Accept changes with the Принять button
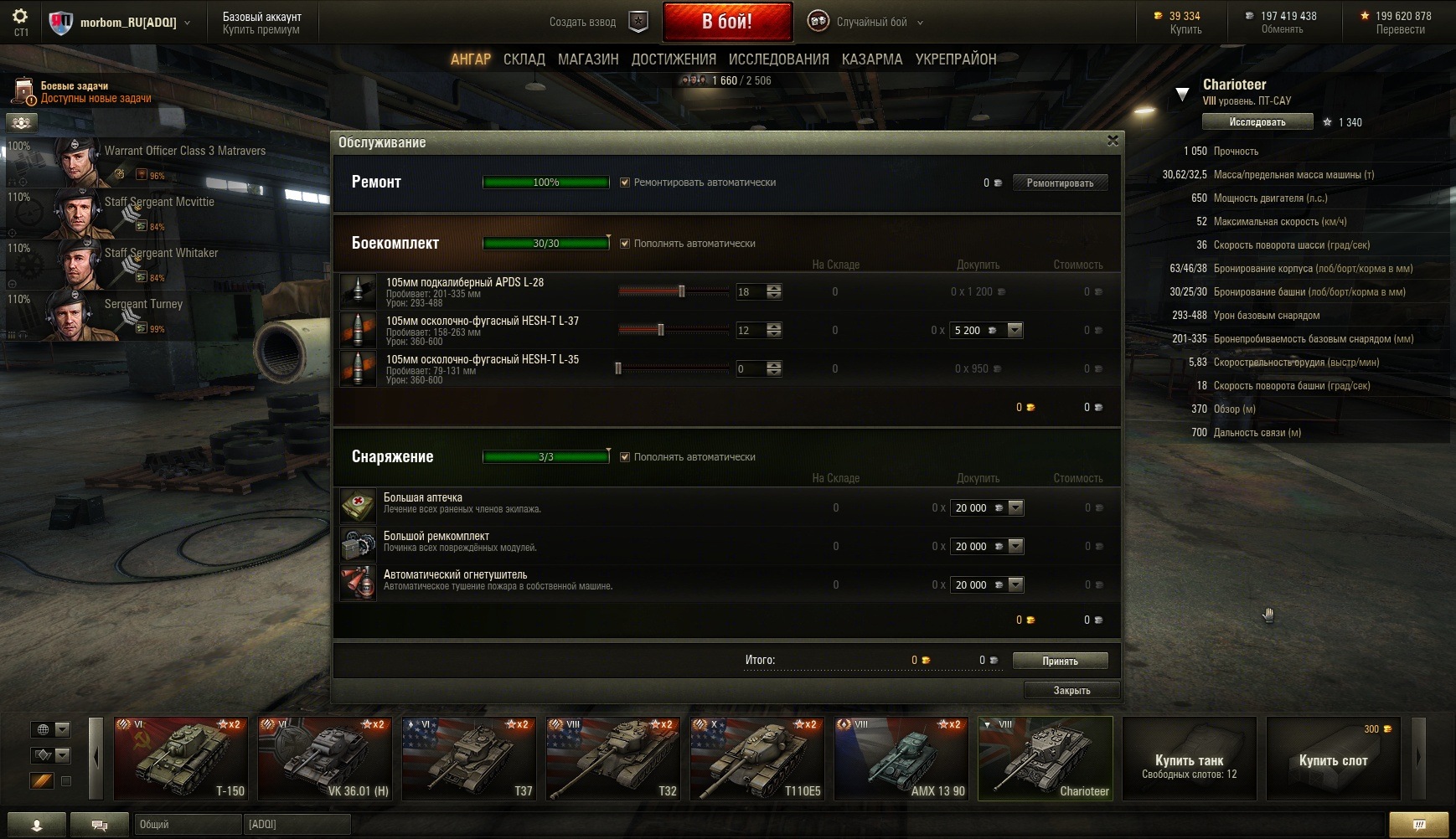 [1060, 661]
